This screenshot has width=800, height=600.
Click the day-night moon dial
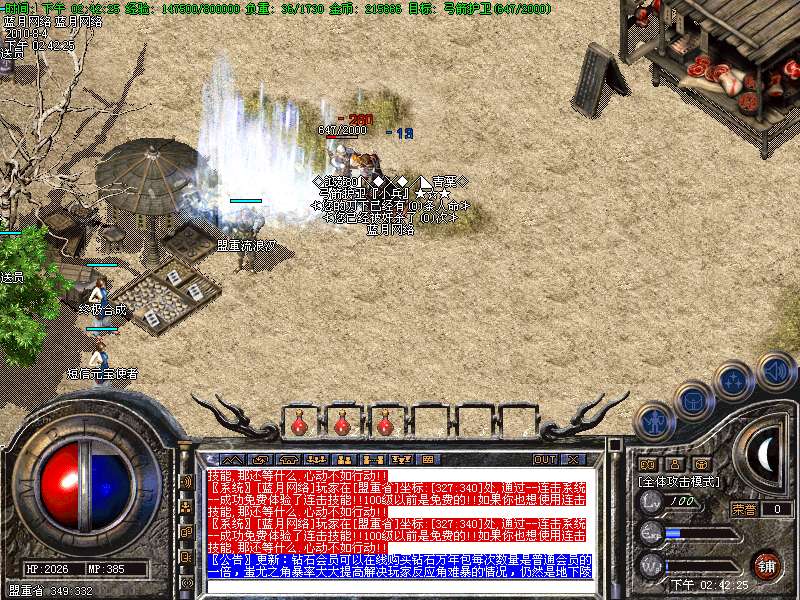(x=764, y=455)
